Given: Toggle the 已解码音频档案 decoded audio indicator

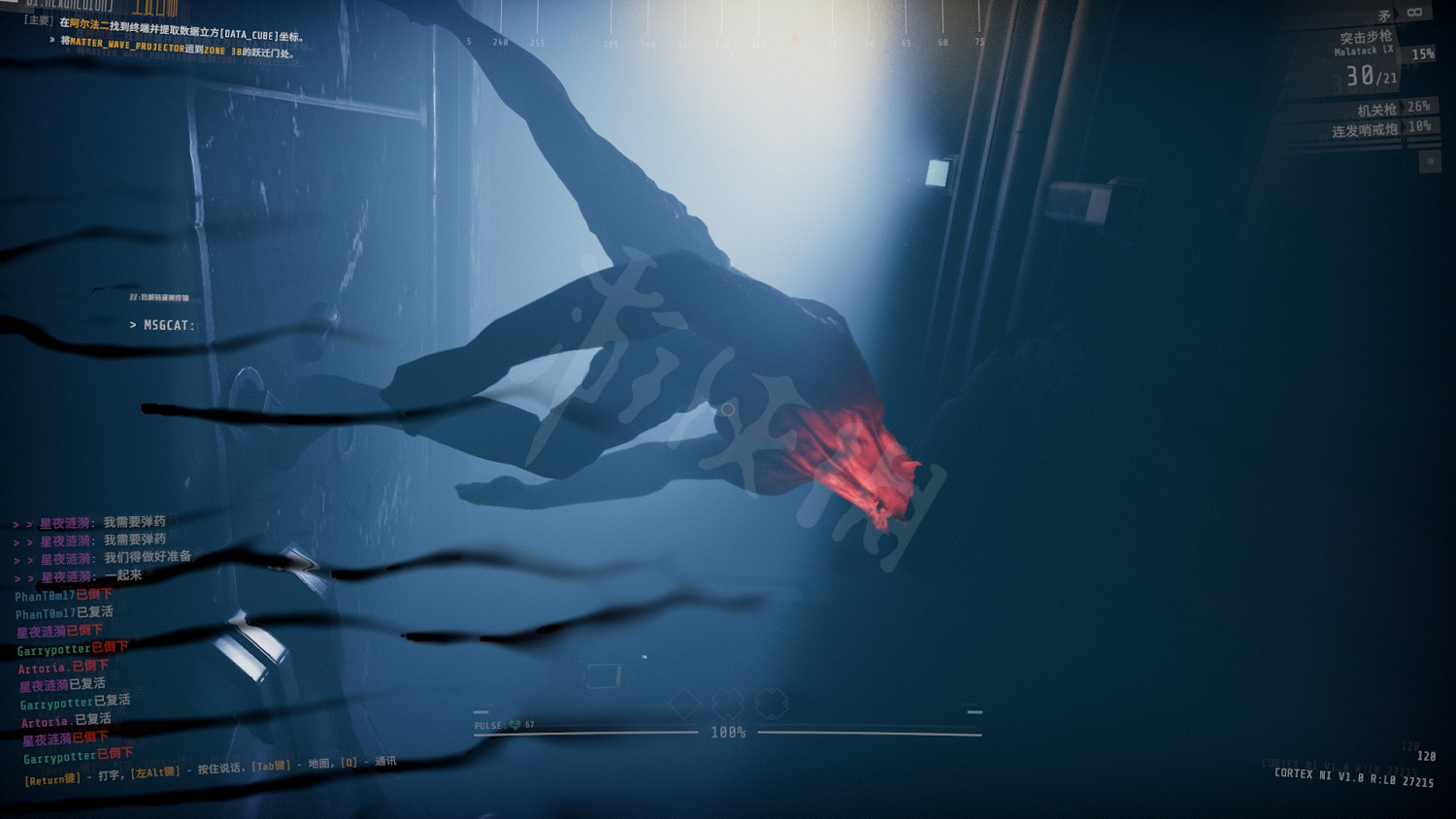Looking at the screenshot, I should click(162, 299).
